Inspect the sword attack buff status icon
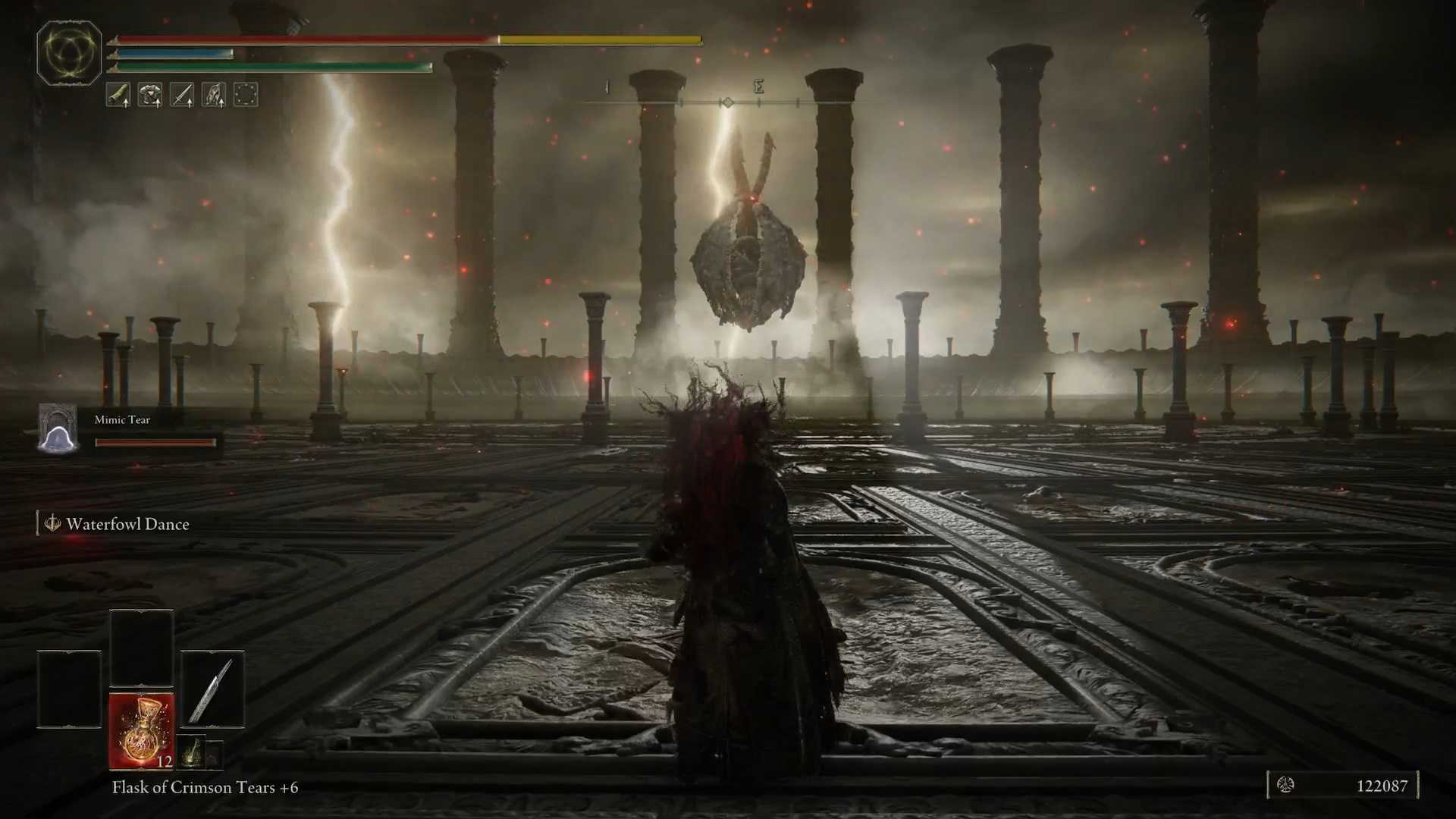1456x819 pixels. coord(182,95)
